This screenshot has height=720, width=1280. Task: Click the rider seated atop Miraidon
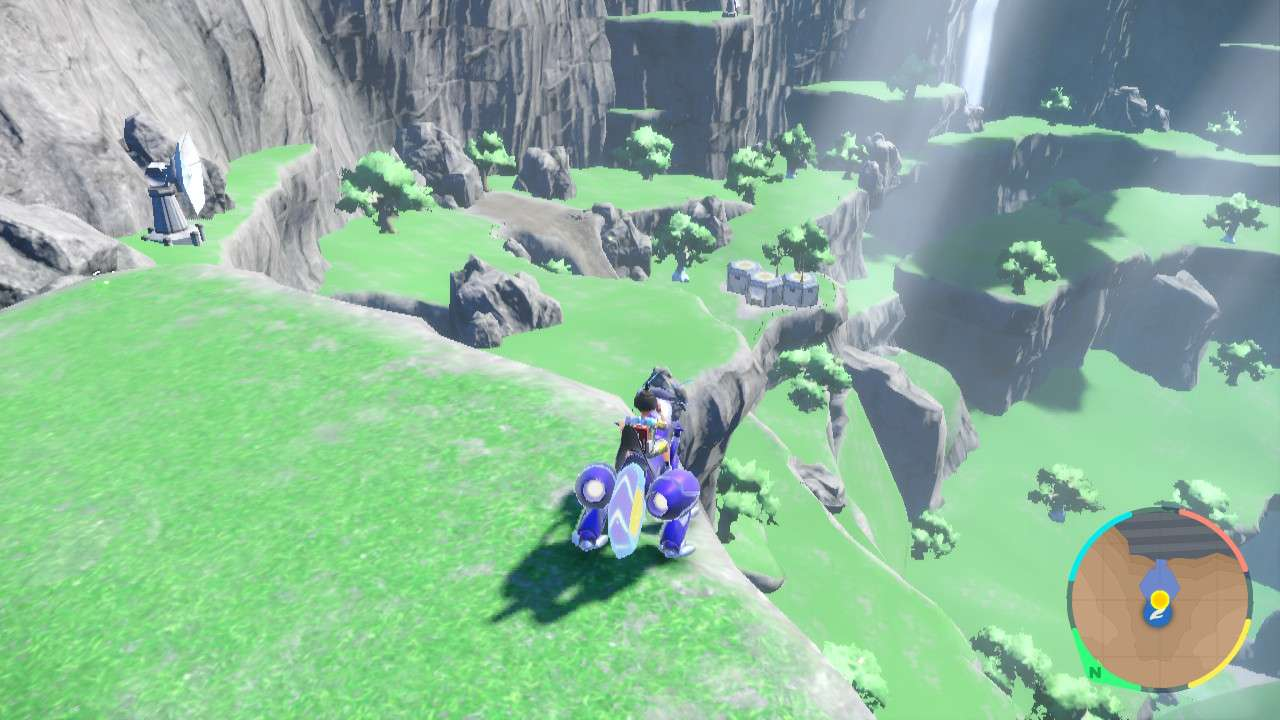point(650,415)
